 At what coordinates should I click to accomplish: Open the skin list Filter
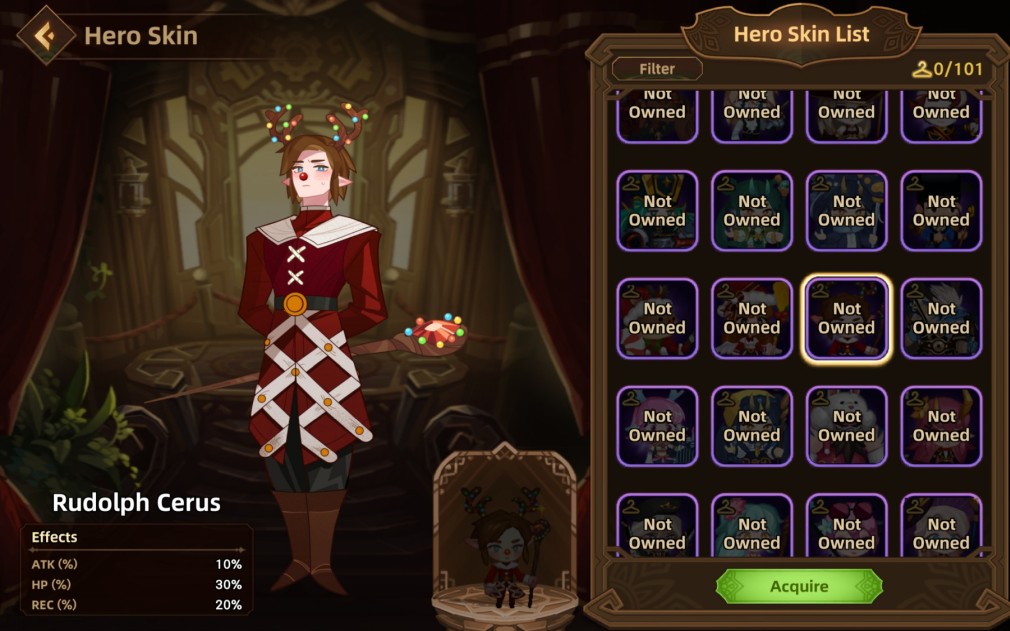657,69
